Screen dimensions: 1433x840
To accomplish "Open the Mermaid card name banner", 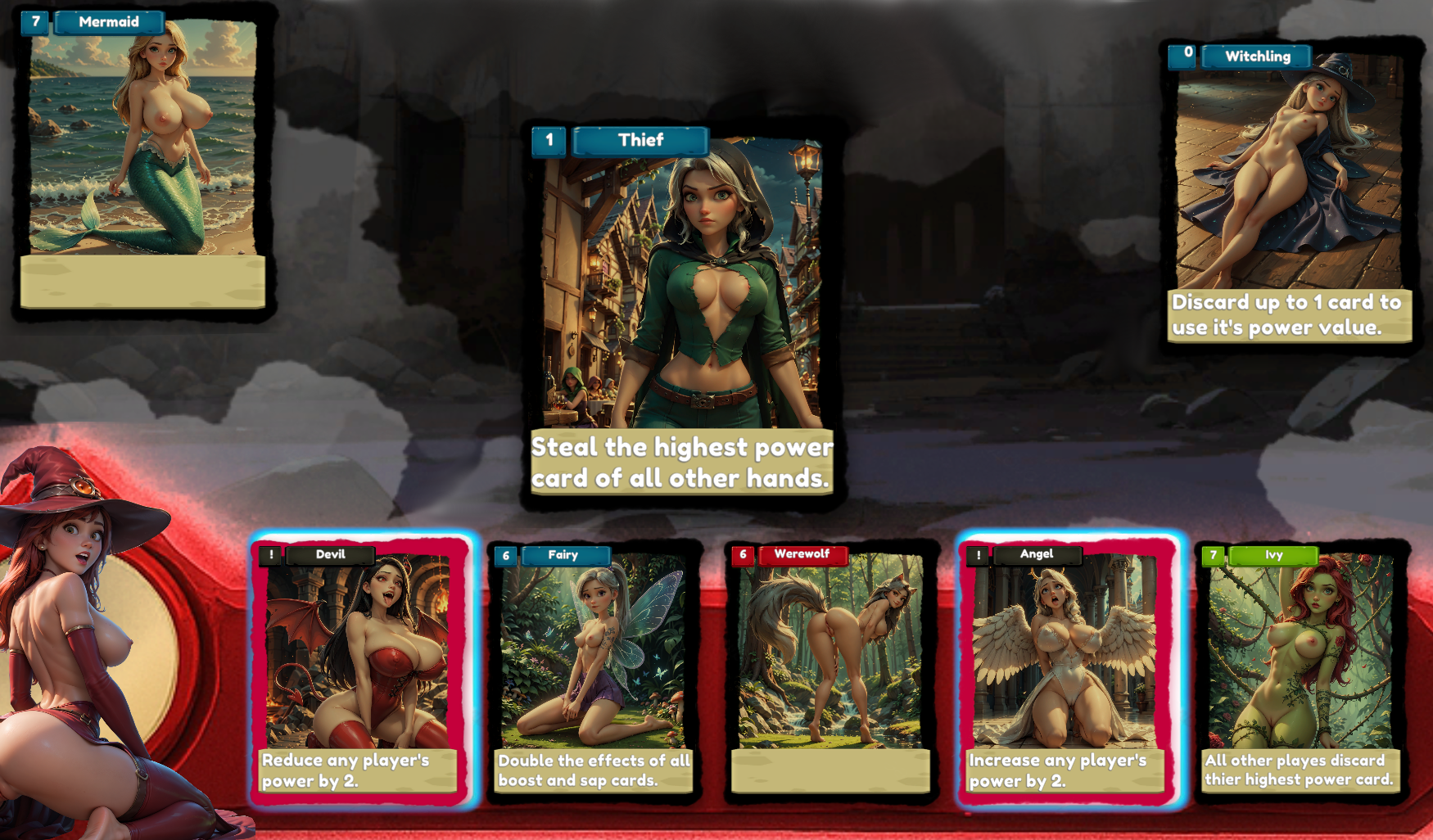I will coord(108,22).
